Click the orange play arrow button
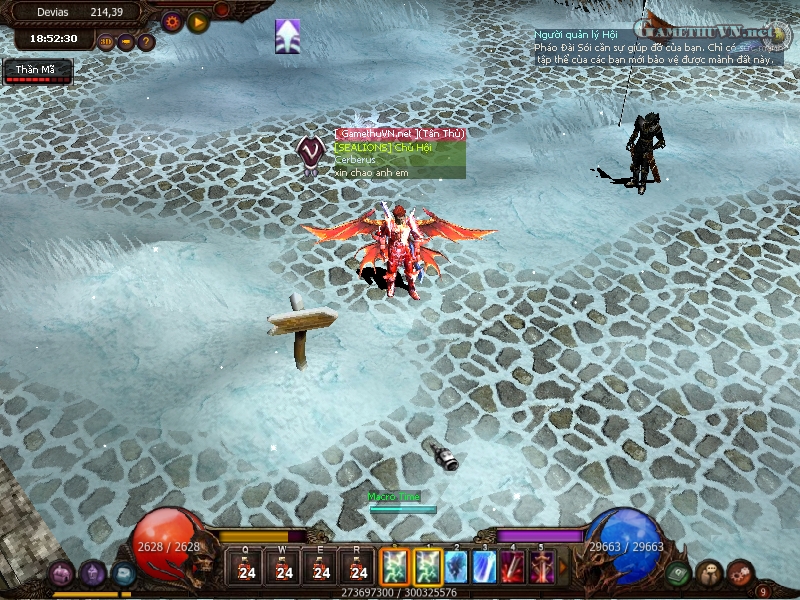 tap(197, 21)
